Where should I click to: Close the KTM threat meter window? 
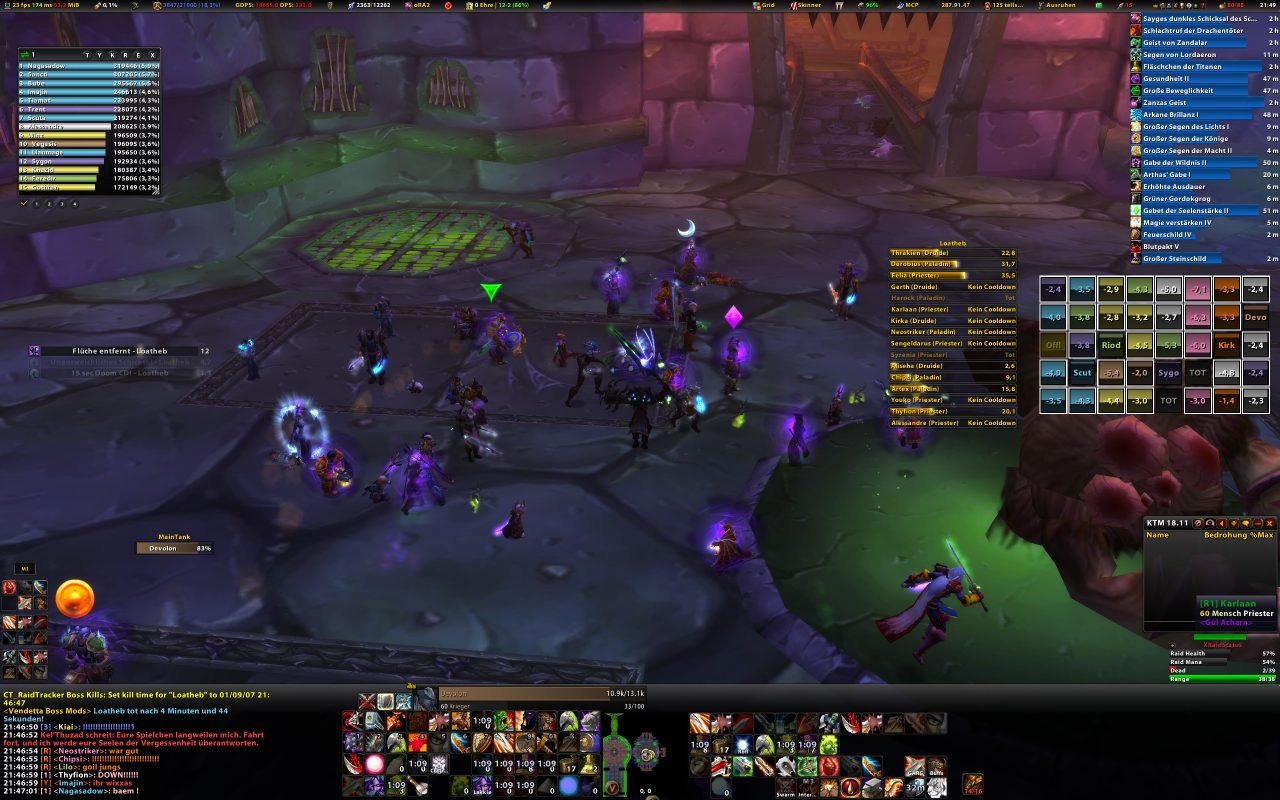[x=1270, y=523]
